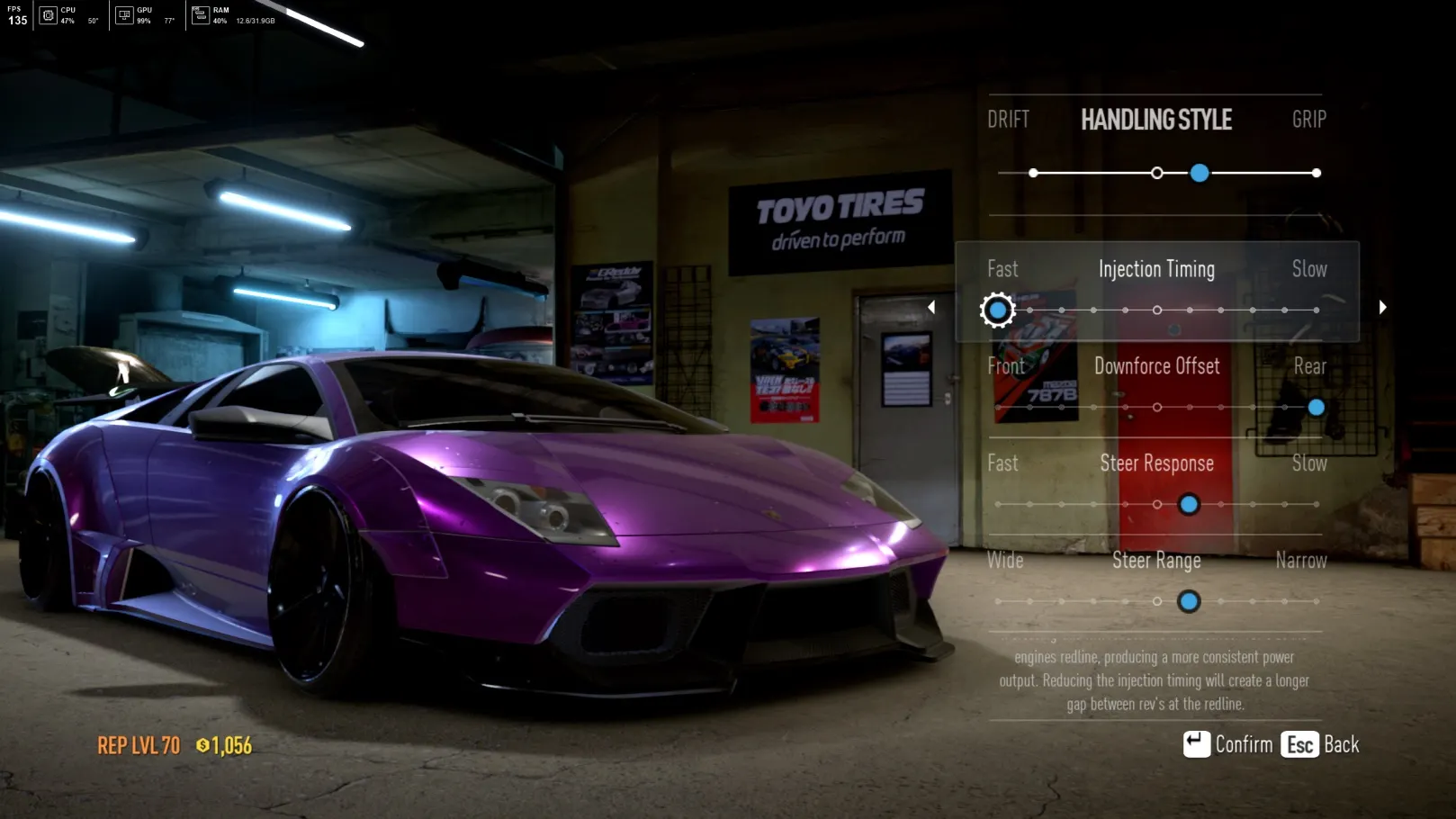The height and width of the screenshot is (819, 1456).
Task: Choose the Downforce Offset setting label
Action: tap(1156, 366)
